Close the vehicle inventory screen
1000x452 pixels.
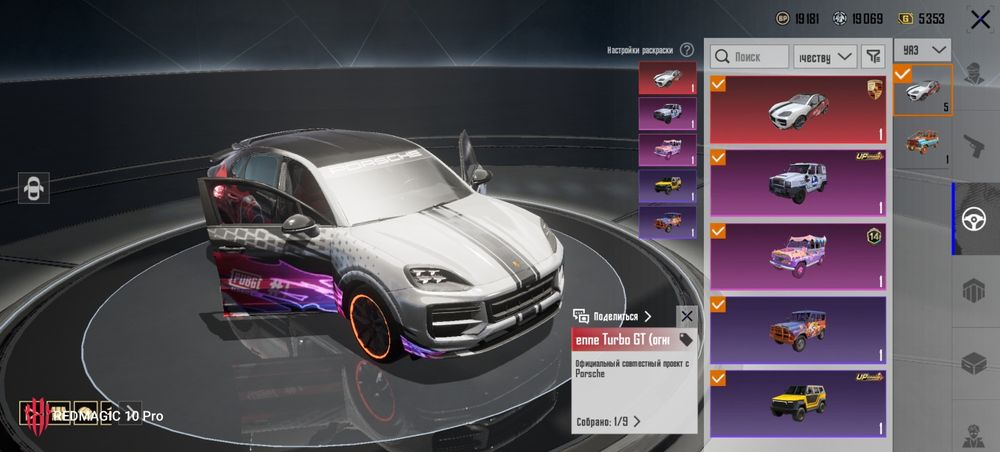979,19
